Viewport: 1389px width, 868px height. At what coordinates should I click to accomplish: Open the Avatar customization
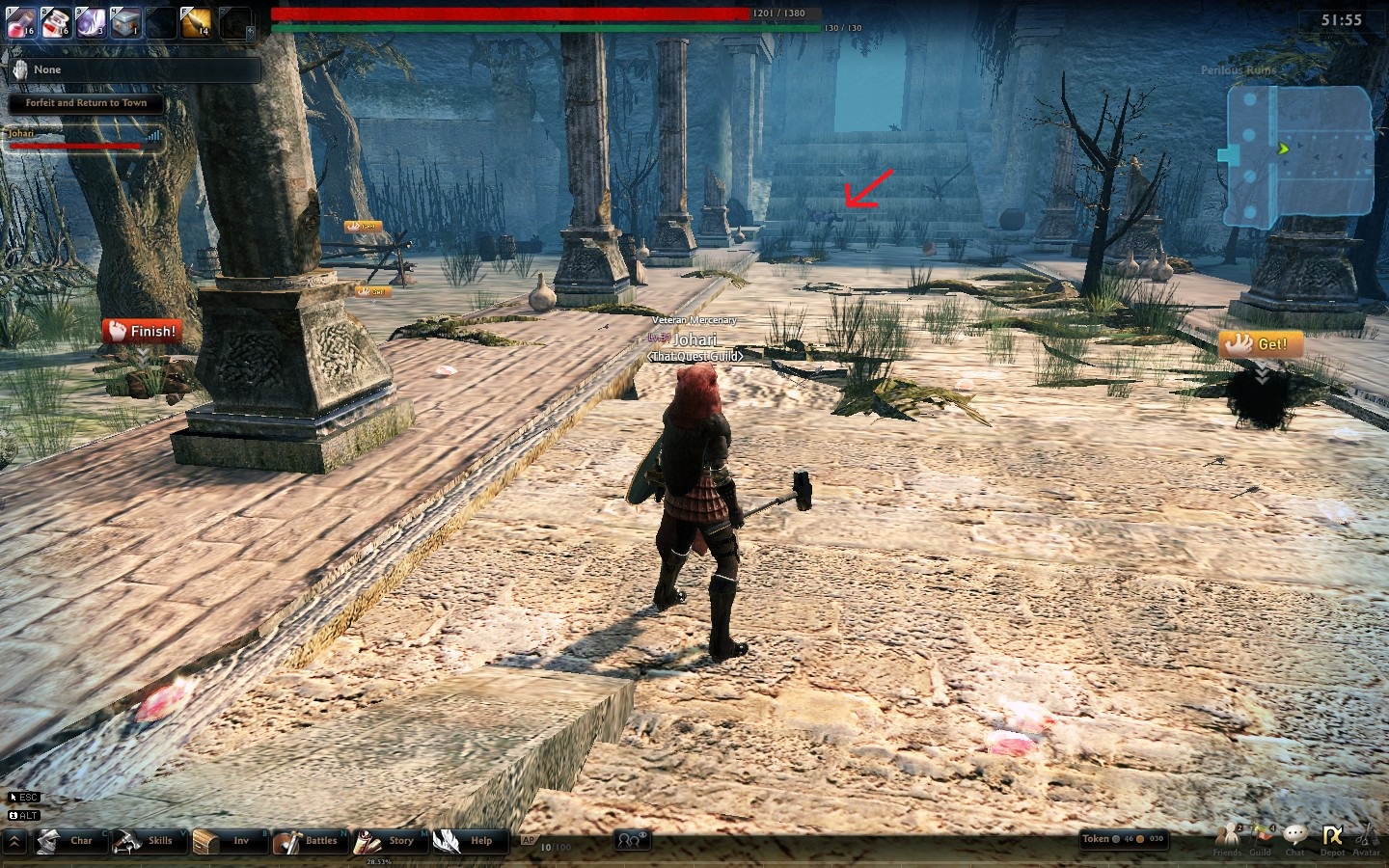1367,839
